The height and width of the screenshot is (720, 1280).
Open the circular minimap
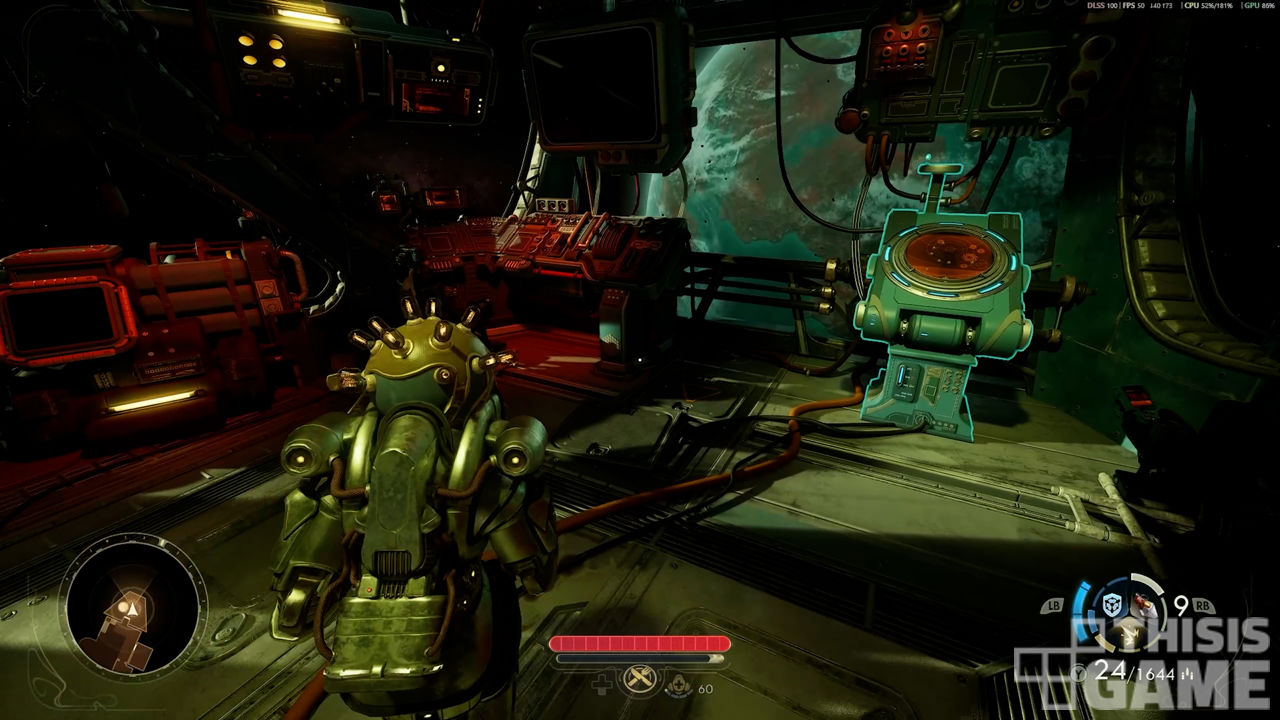click(x=133, y=606)
